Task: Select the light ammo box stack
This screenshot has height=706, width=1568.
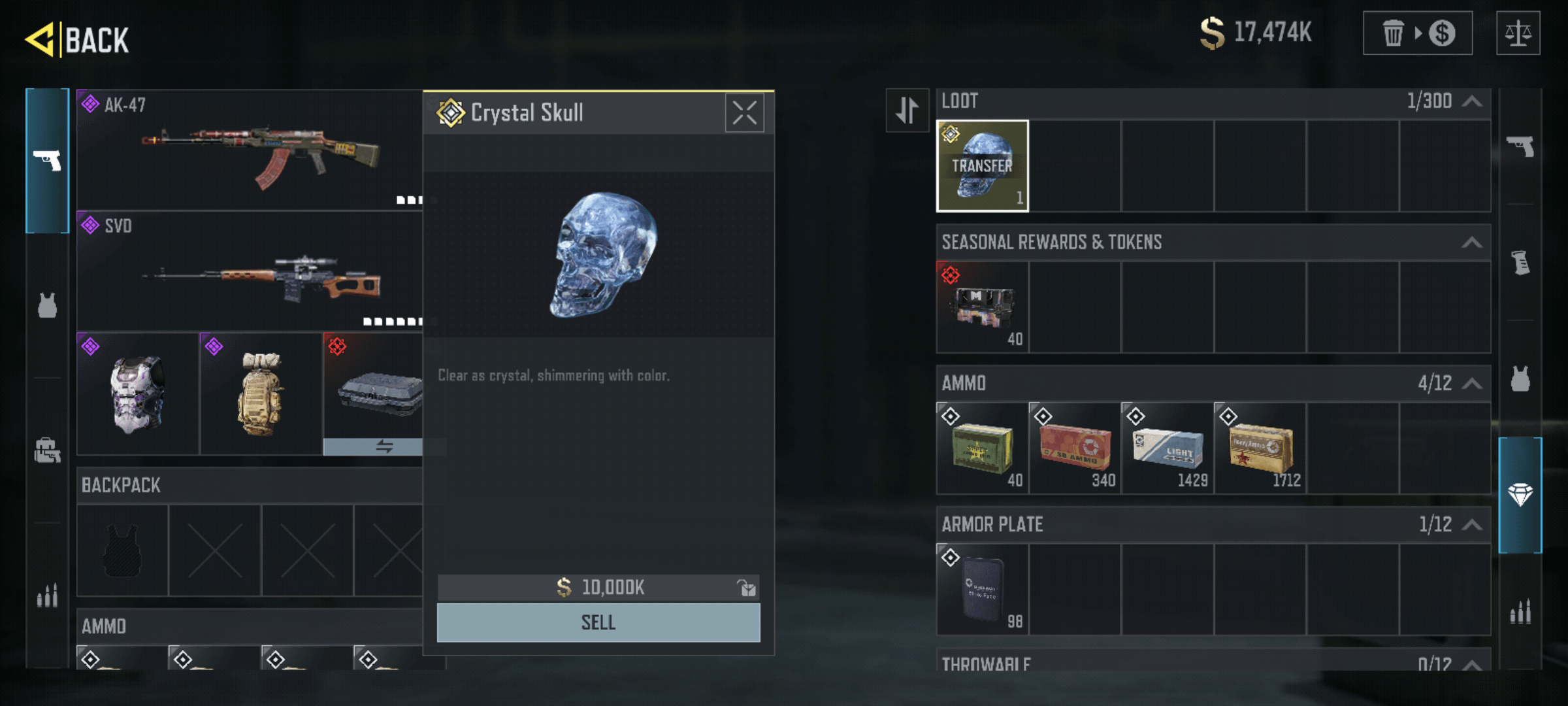Action: 1168,448
